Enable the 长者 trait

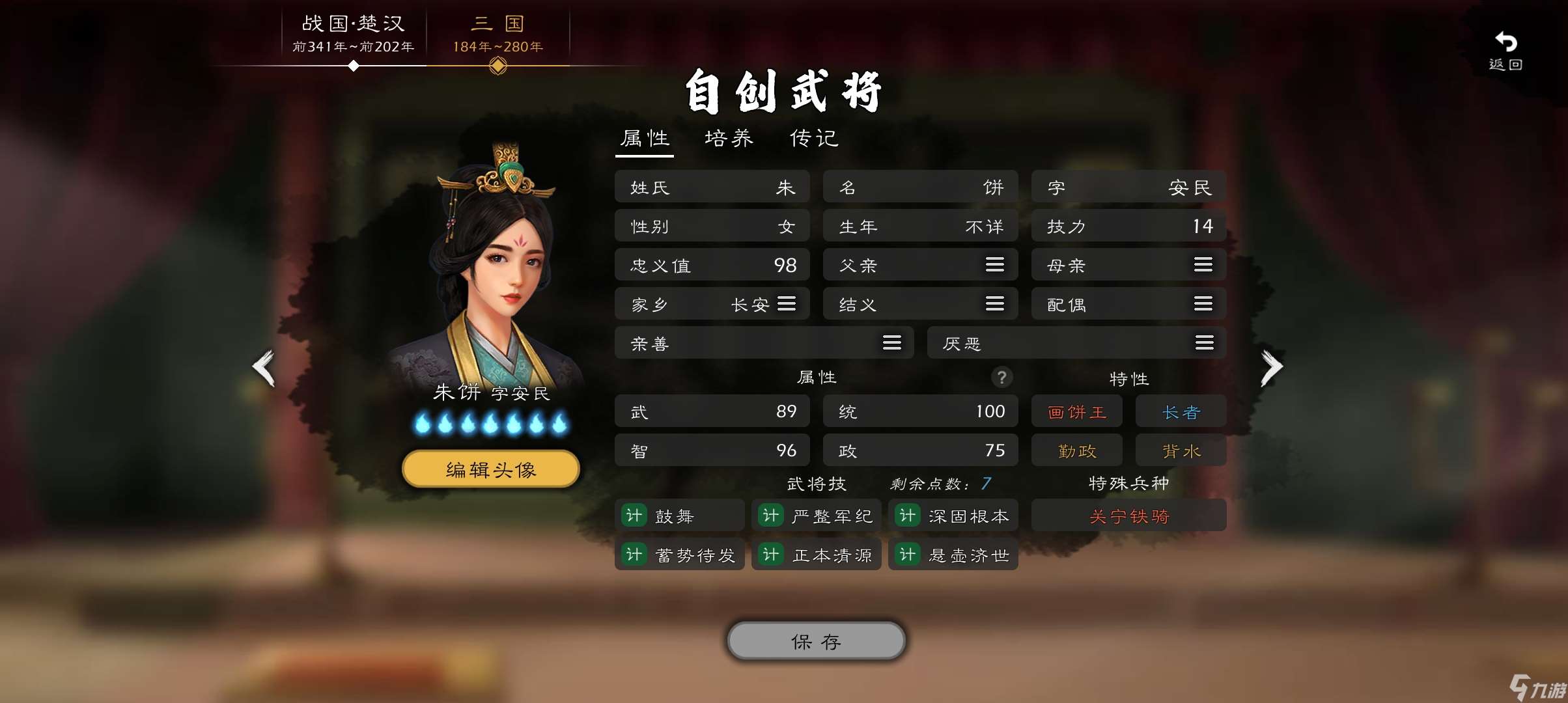(x=1181, y=411)
